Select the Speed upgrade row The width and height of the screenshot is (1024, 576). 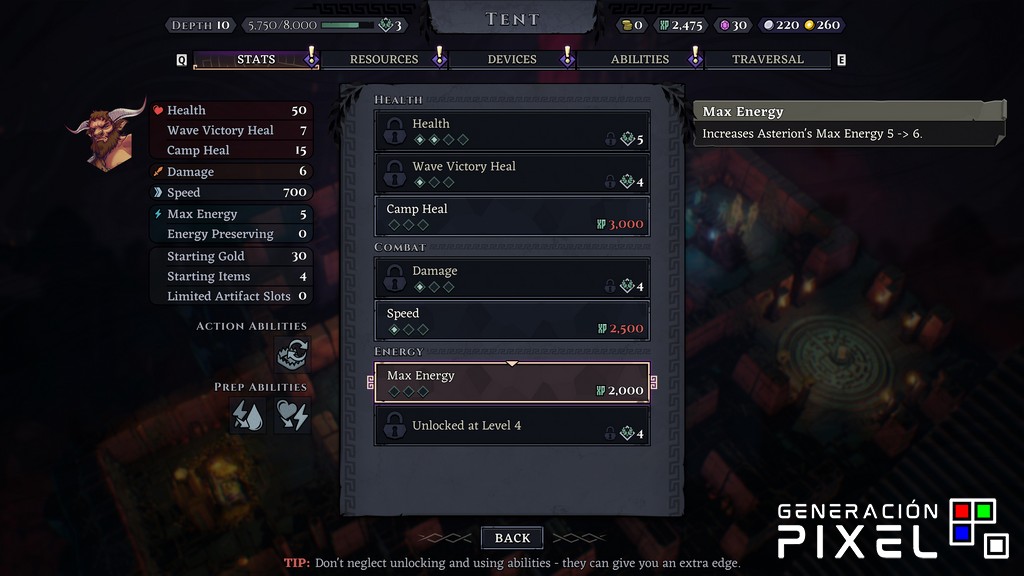coord(512,320)
